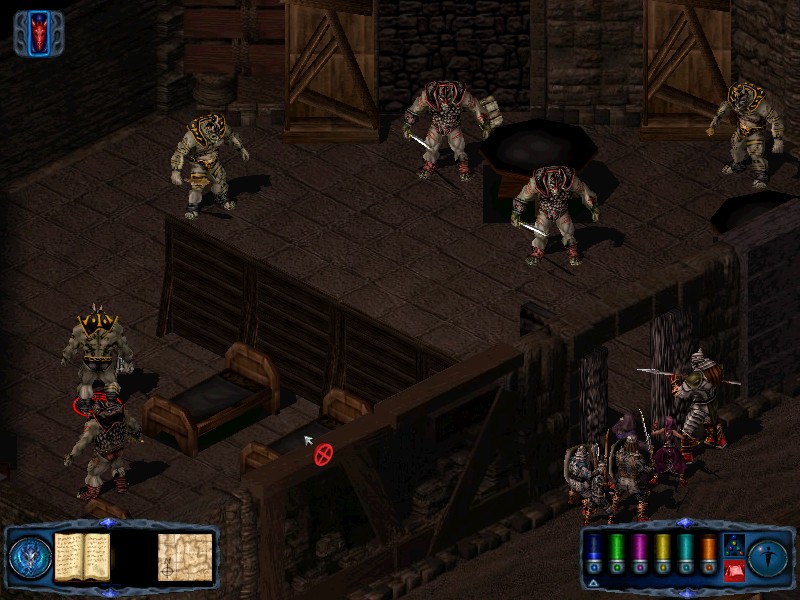This screenshot has width=800, height=600.
Task: Open the parchment map
Action: tap(185, 556)
